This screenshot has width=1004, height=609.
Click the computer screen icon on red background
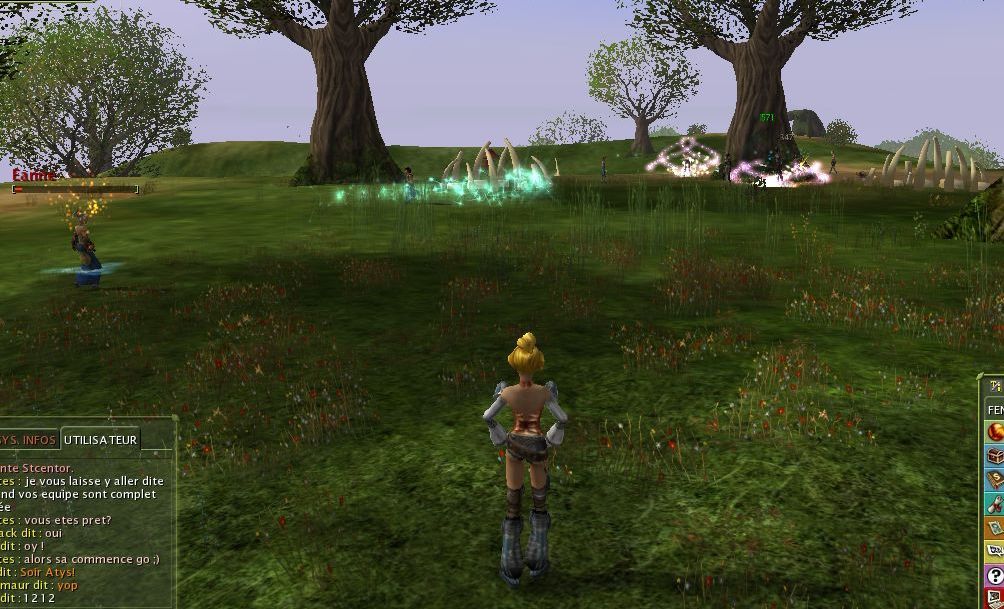click(995, 599)
